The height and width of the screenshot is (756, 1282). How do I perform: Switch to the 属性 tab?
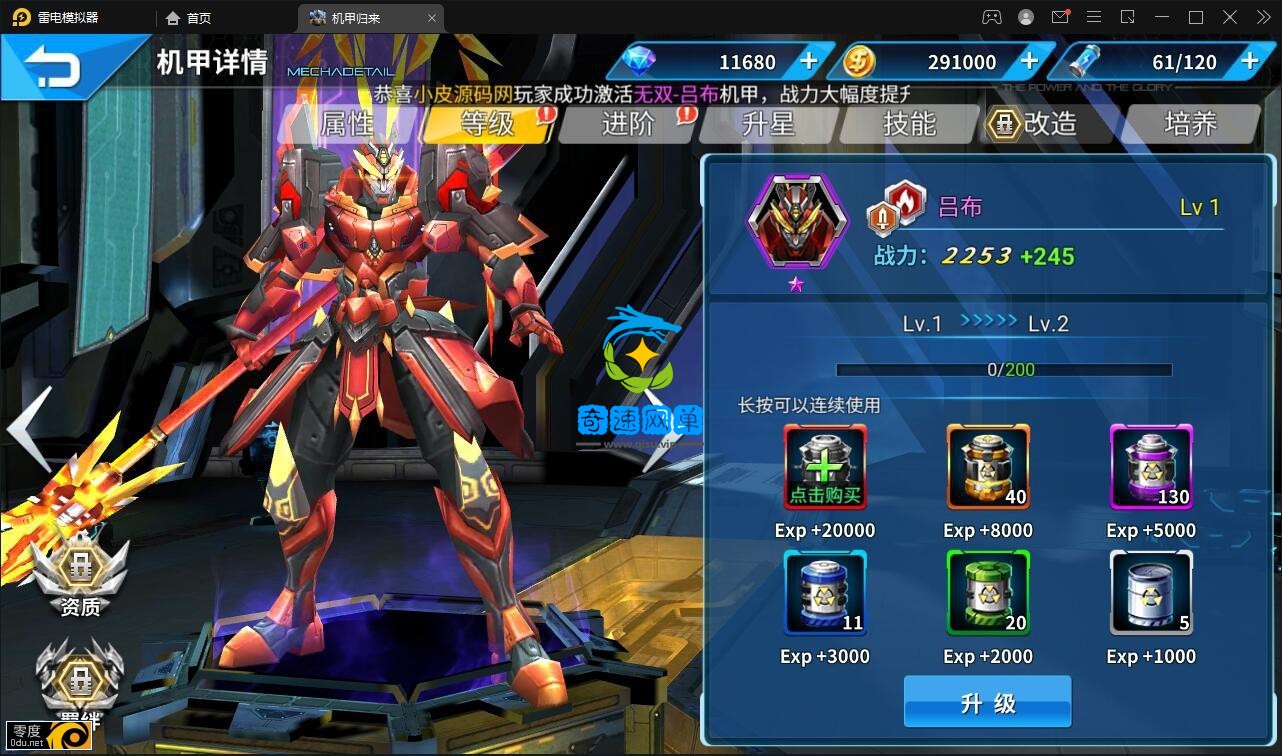click(347, 124)
